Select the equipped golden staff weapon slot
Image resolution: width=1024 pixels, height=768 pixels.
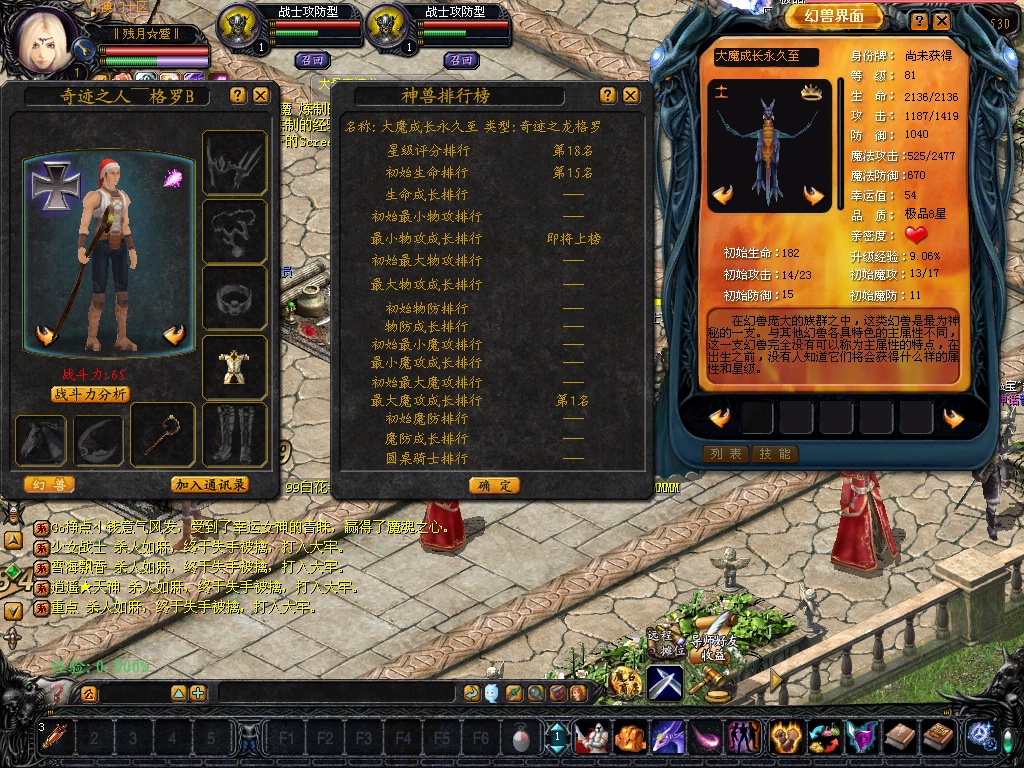pos(161,434)
